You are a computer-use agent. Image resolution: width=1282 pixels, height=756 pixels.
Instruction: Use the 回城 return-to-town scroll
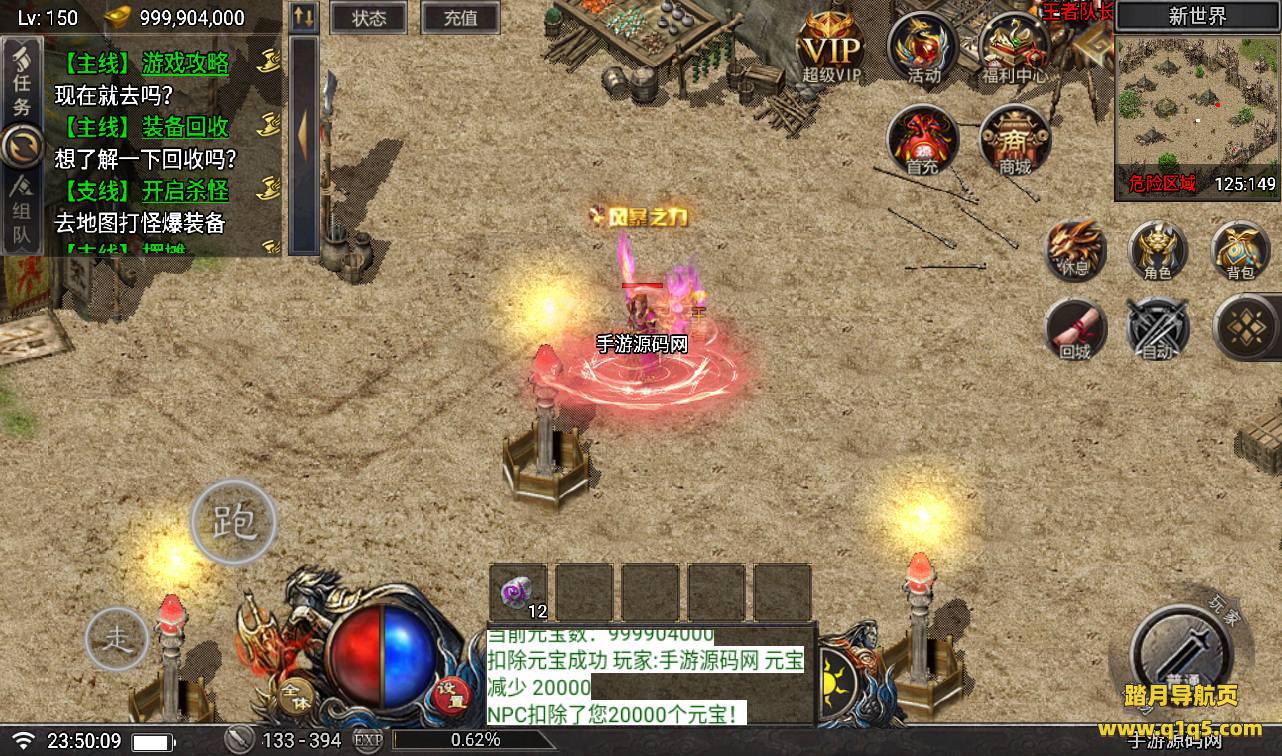click(1075, 328)
